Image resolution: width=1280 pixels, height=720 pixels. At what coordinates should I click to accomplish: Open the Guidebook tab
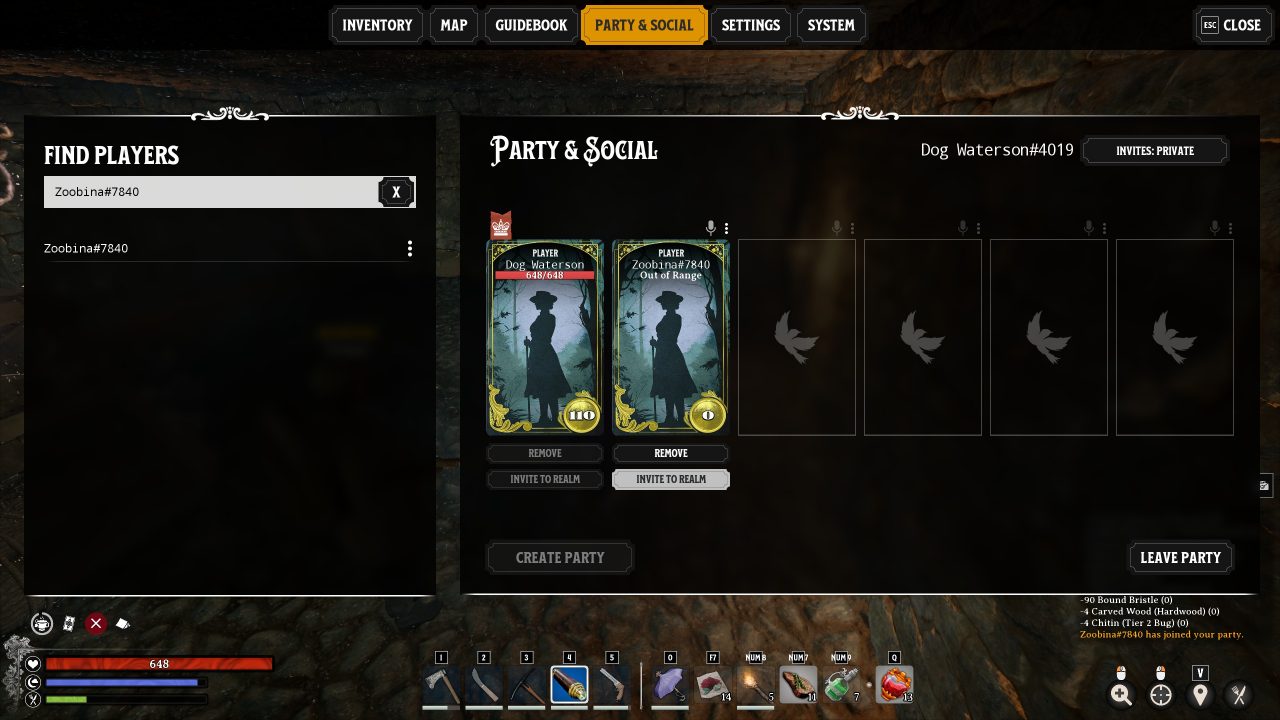(x=531, y=25)
